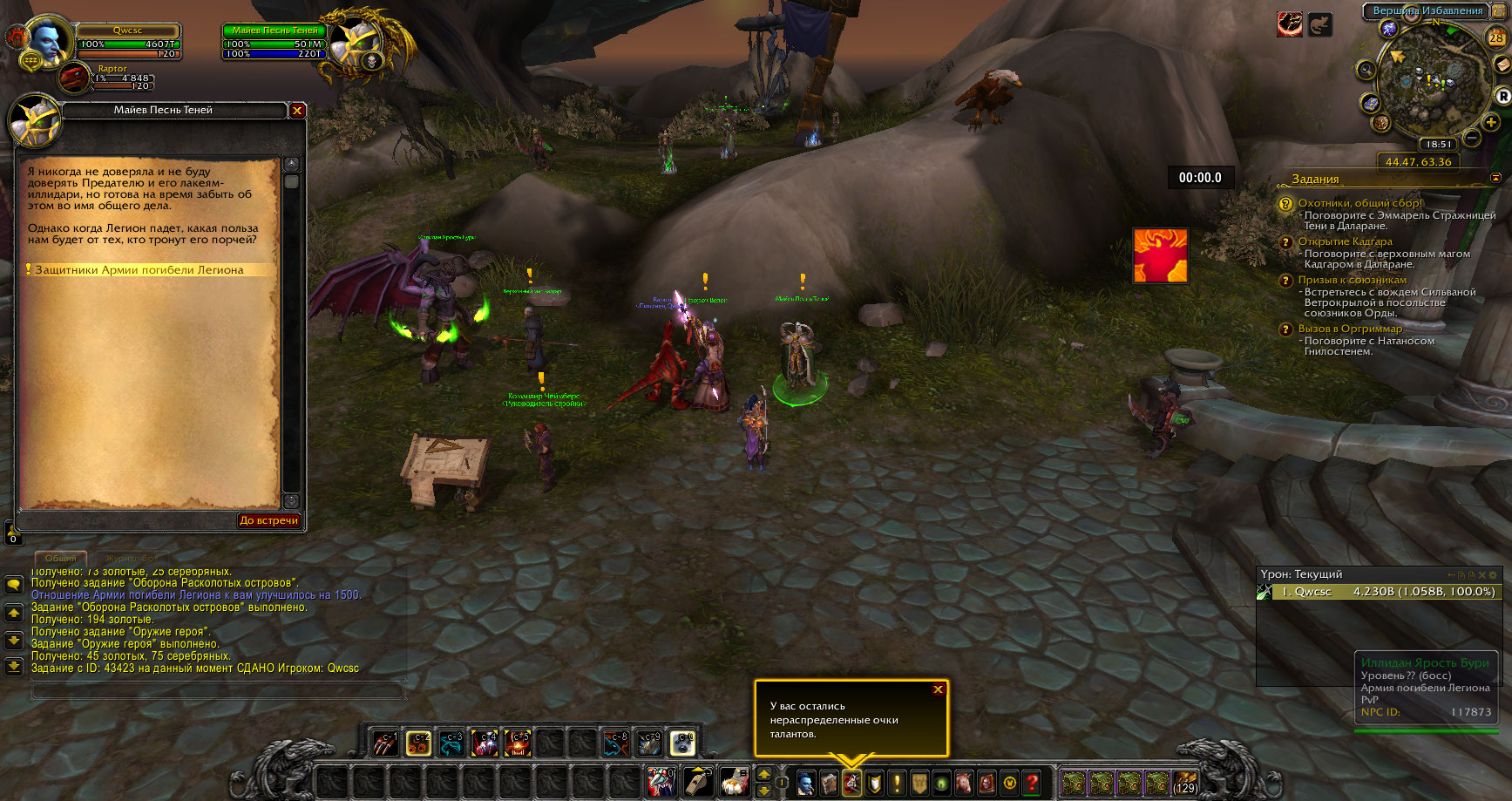Click the "До встречи" goodbye button
This screenshot has width=1512, height=801.
[268, 520]
